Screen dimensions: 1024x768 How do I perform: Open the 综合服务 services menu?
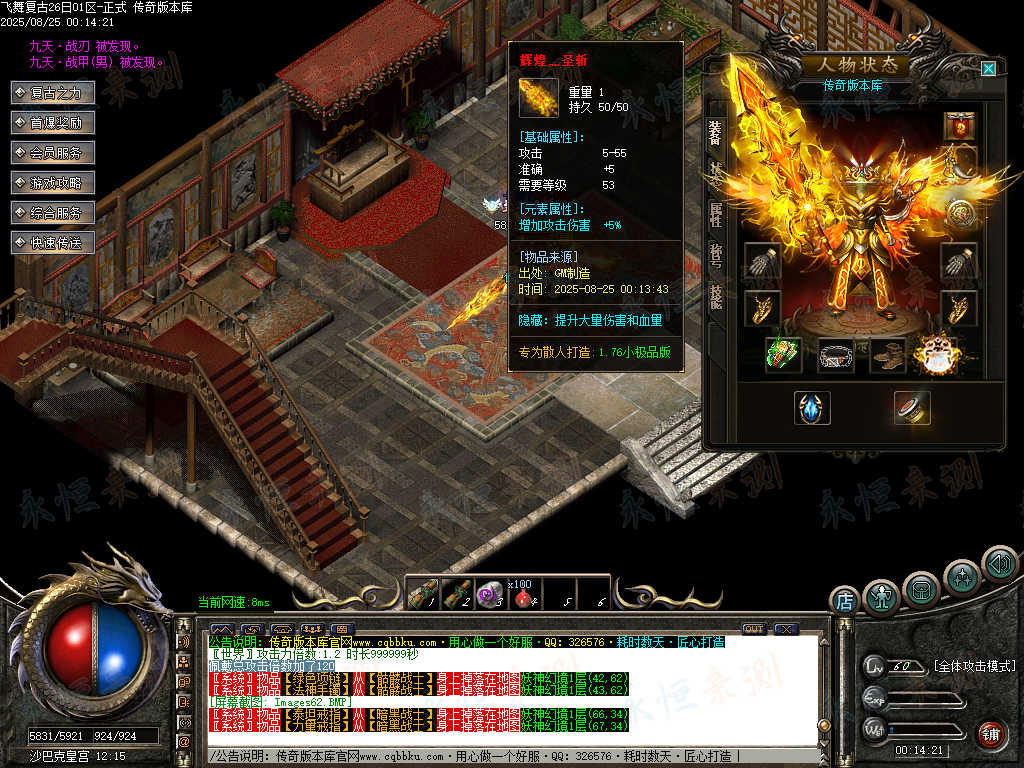click(x=54, y=213)
